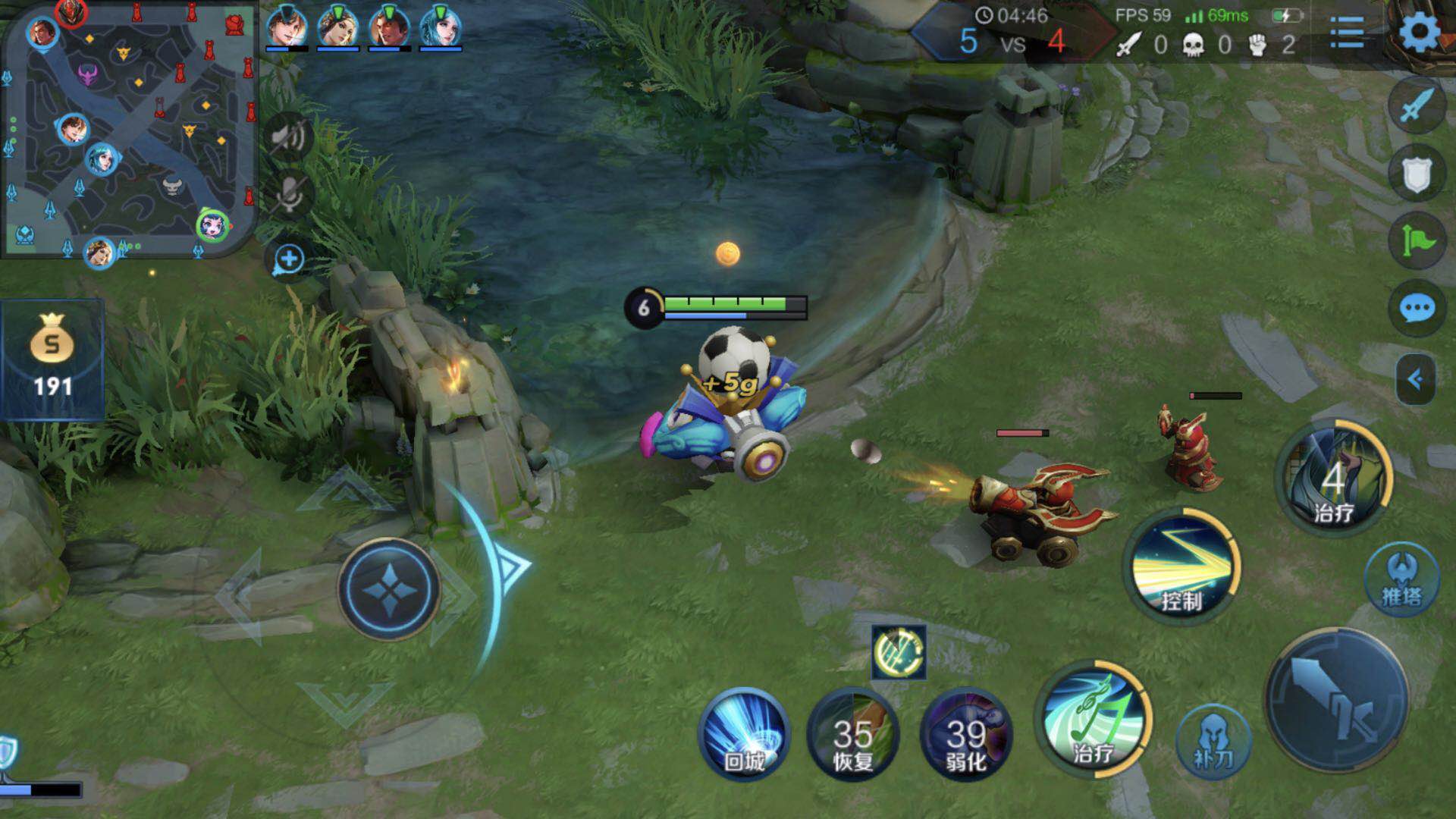
Task: Send the sword attack signal
Action: (x=1417, y=106)
